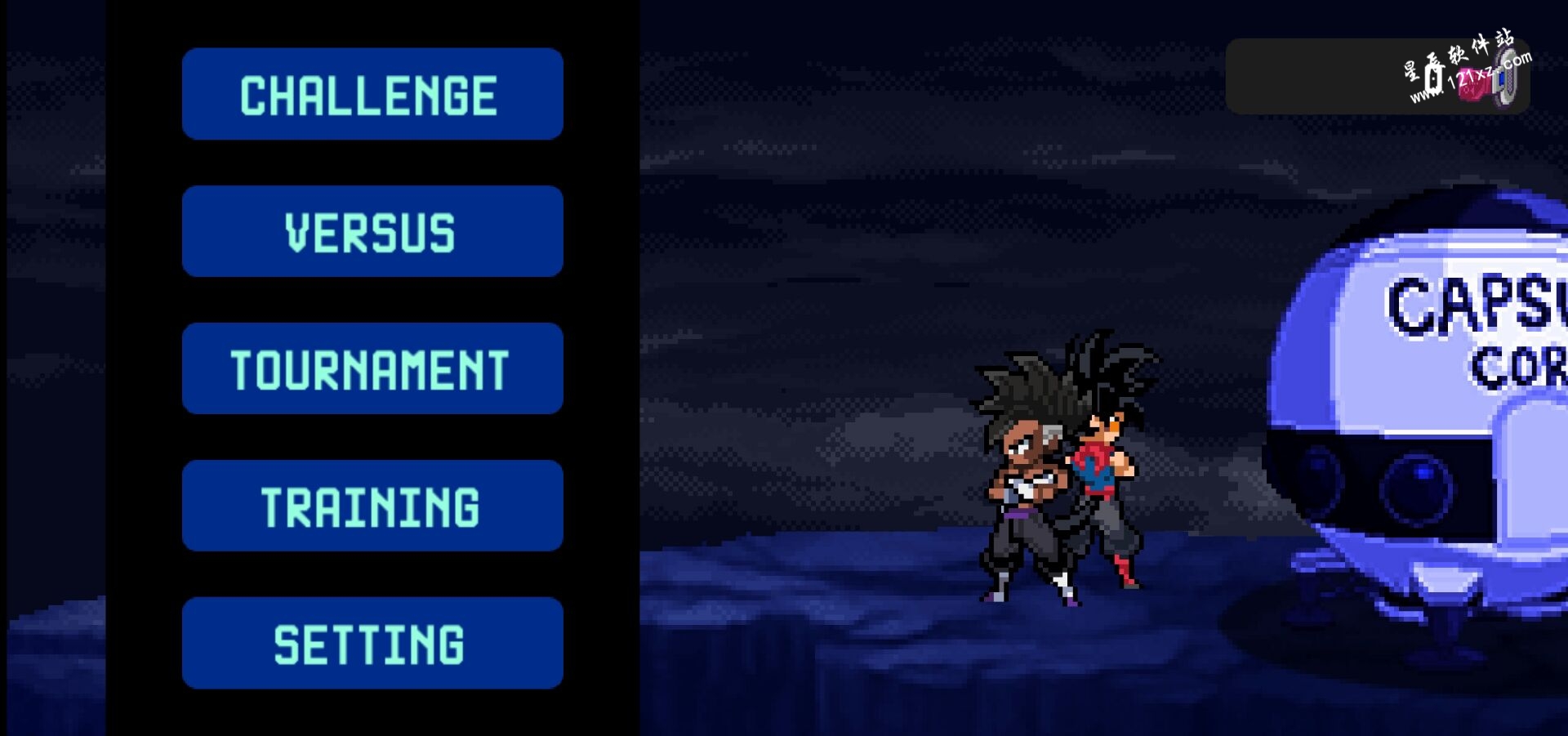1568x736 pixels.
Task: Choose the Training option
Action: (x=372, y=506)
